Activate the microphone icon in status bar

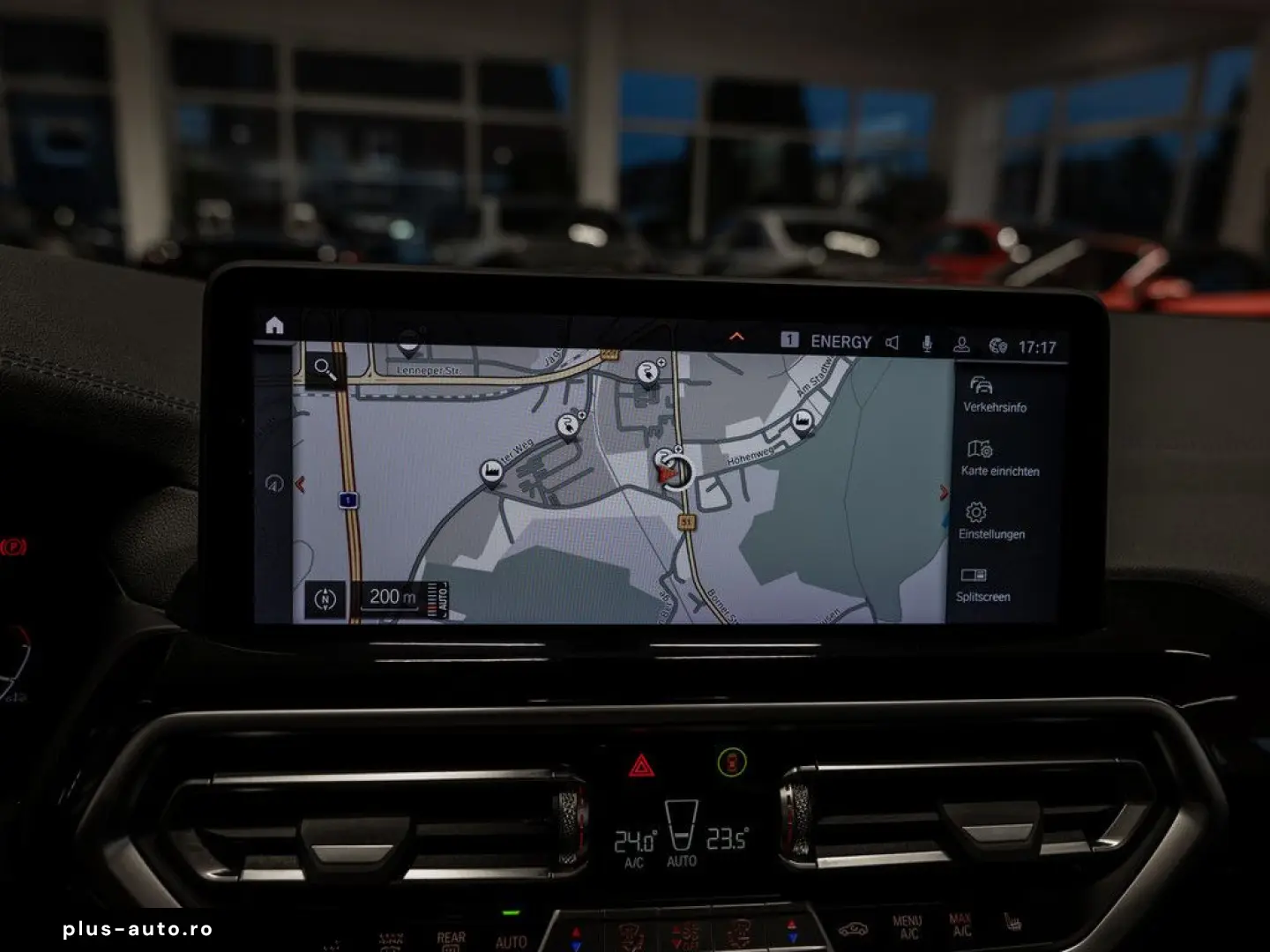click(927, 341)
